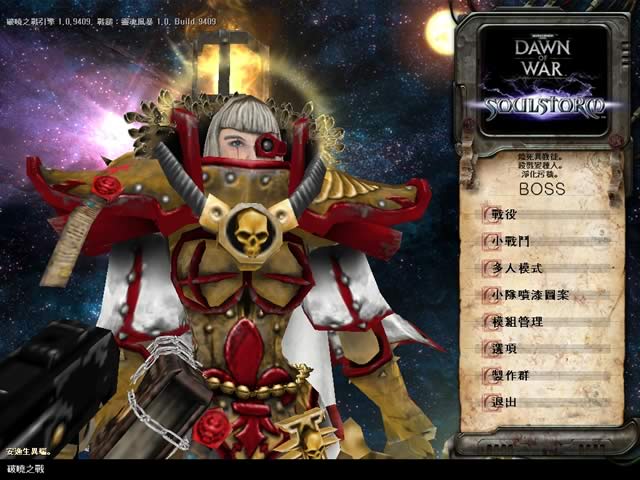
Task: Select 小戰鬥 skirmish mode
Action: [x=510, y=242]
